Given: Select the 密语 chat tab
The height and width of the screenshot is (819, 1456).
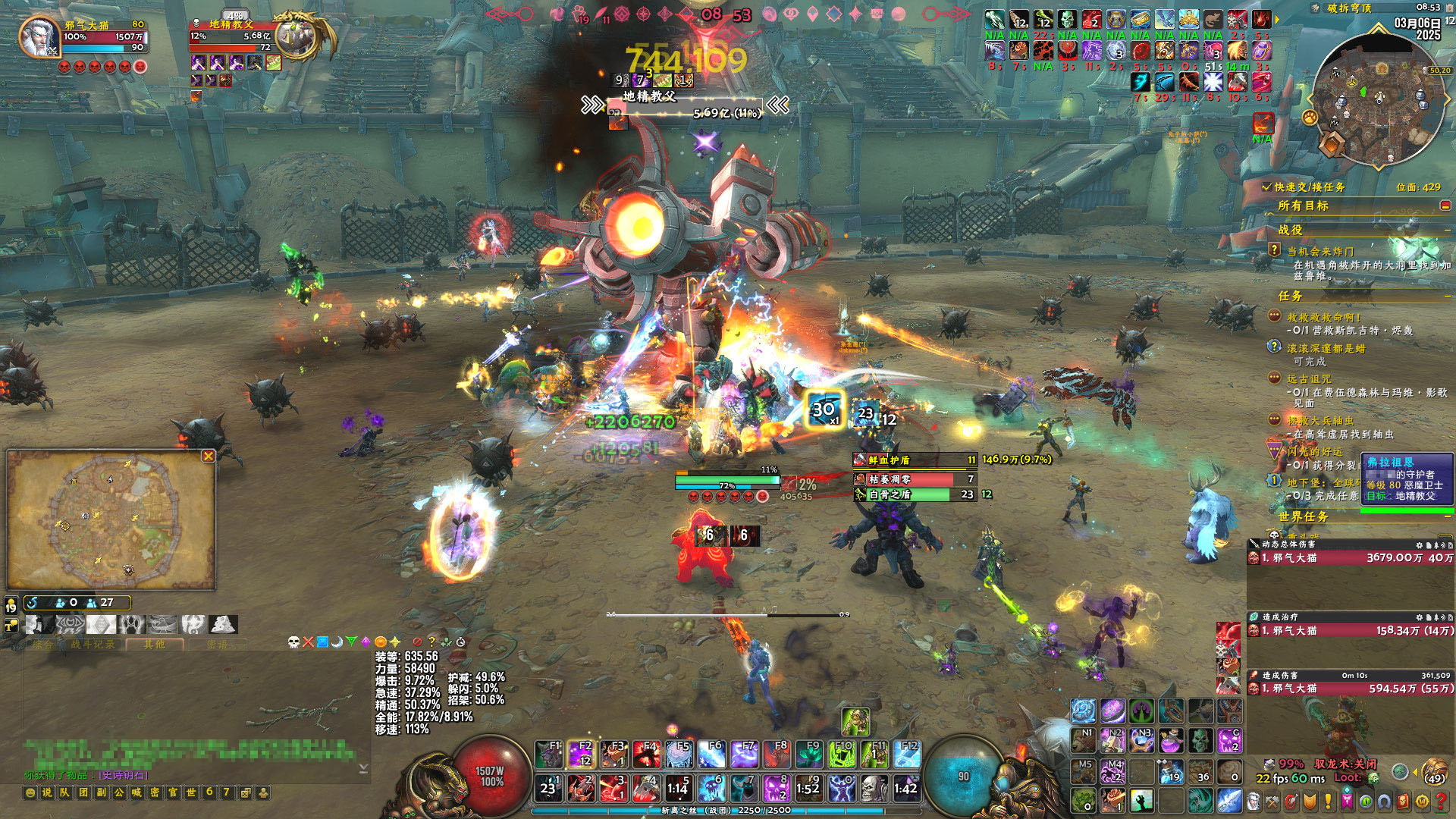Looking at the screenshot, I should point(217,645).
